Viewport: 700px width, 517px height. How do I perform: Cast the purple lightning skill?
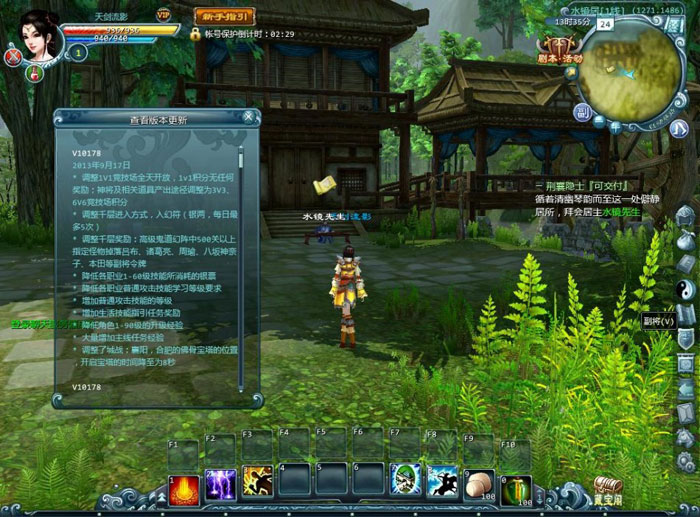coord(220,483)
